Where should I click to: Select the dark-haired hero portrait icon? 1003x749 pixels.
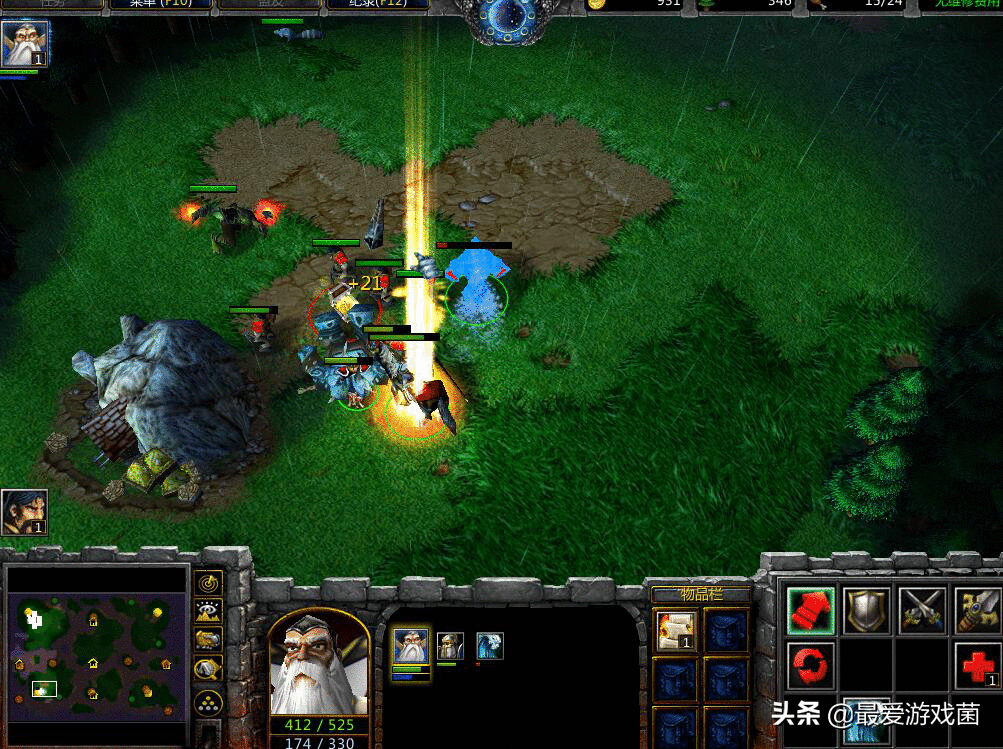[x=24, y=513]
